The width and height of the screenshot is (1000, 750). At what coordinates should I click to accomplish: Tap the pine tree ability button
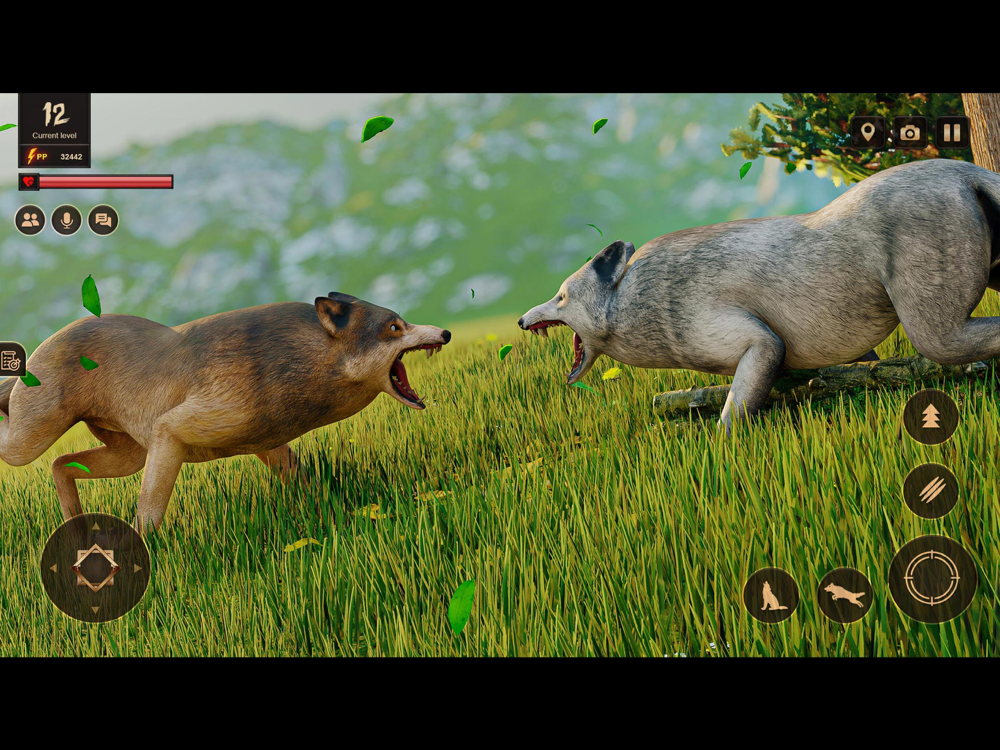tap(931, 417)
